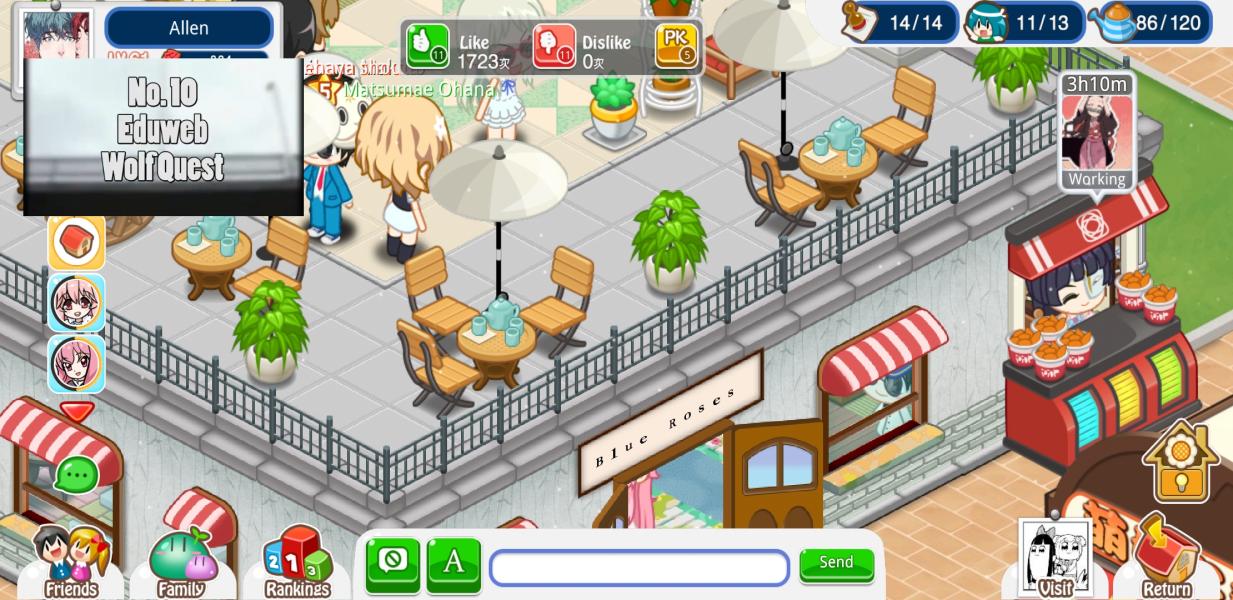The image size is (1233, 600).
Task: Open the Friends menu
Action: pyautogui.click(x=71, y=562)
